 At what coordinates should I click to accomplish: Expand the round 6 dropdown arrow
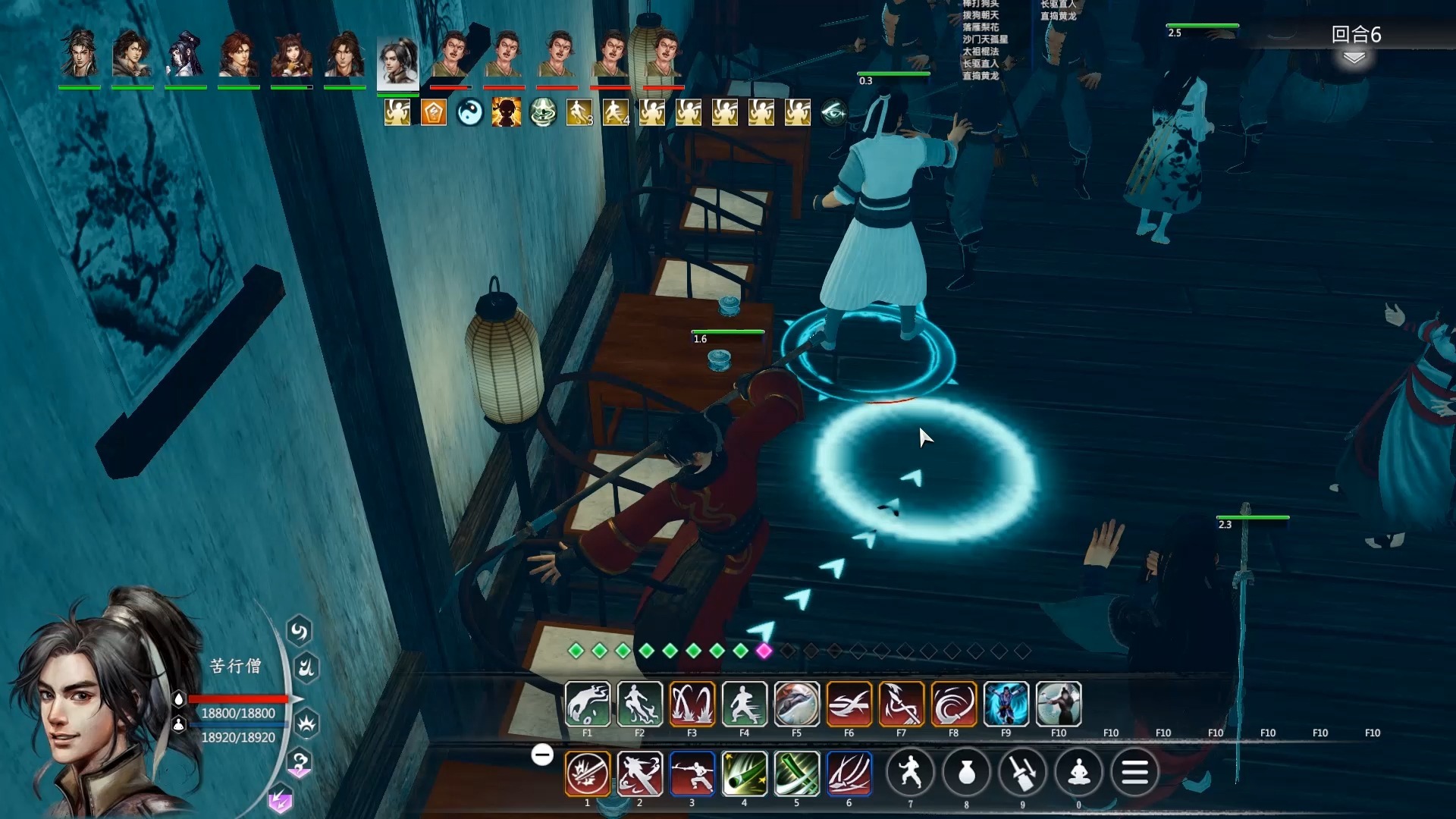pos(1354,58)
